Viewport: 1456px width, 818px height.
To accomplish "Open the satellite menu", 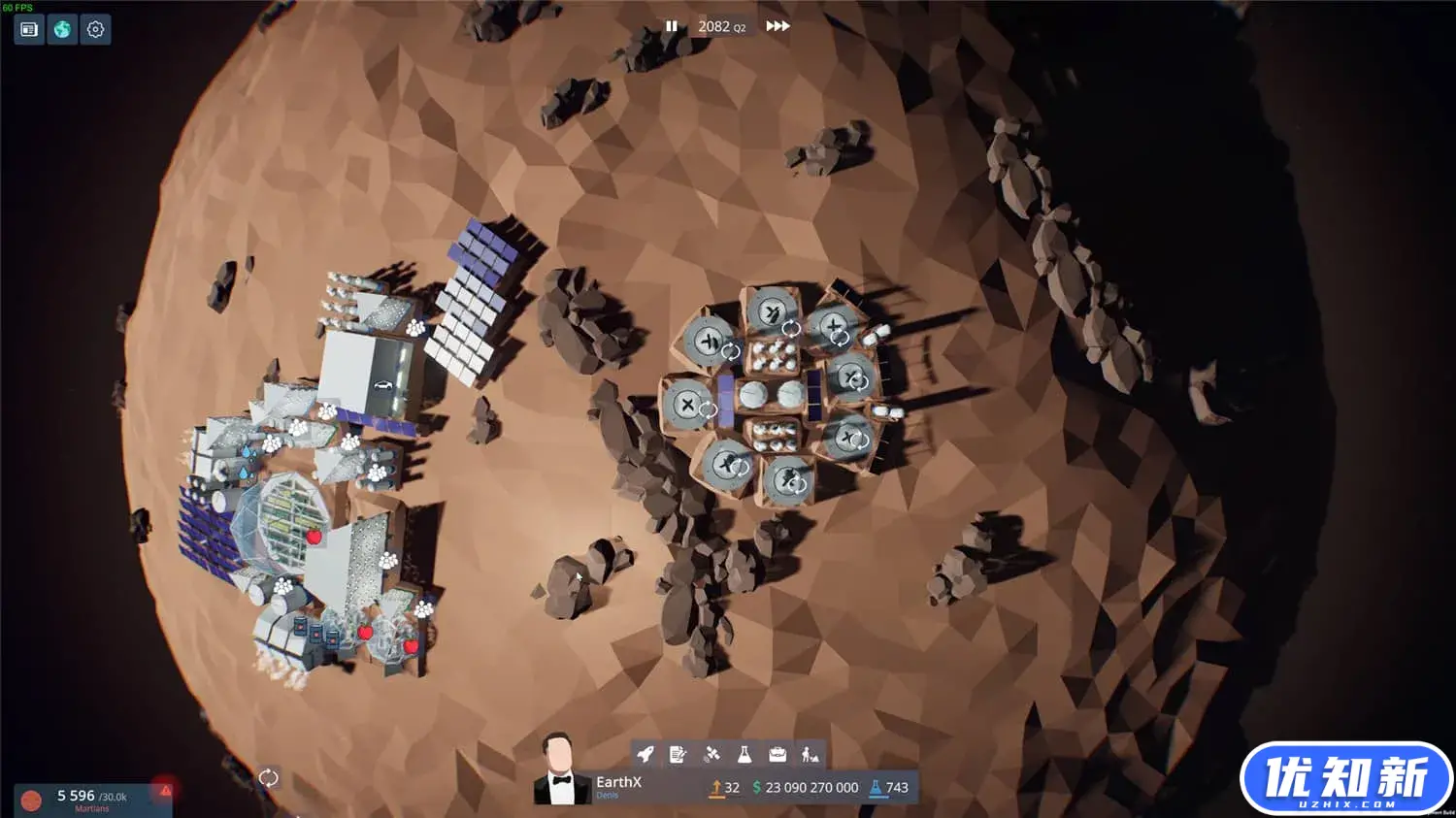I will (711, 754).
